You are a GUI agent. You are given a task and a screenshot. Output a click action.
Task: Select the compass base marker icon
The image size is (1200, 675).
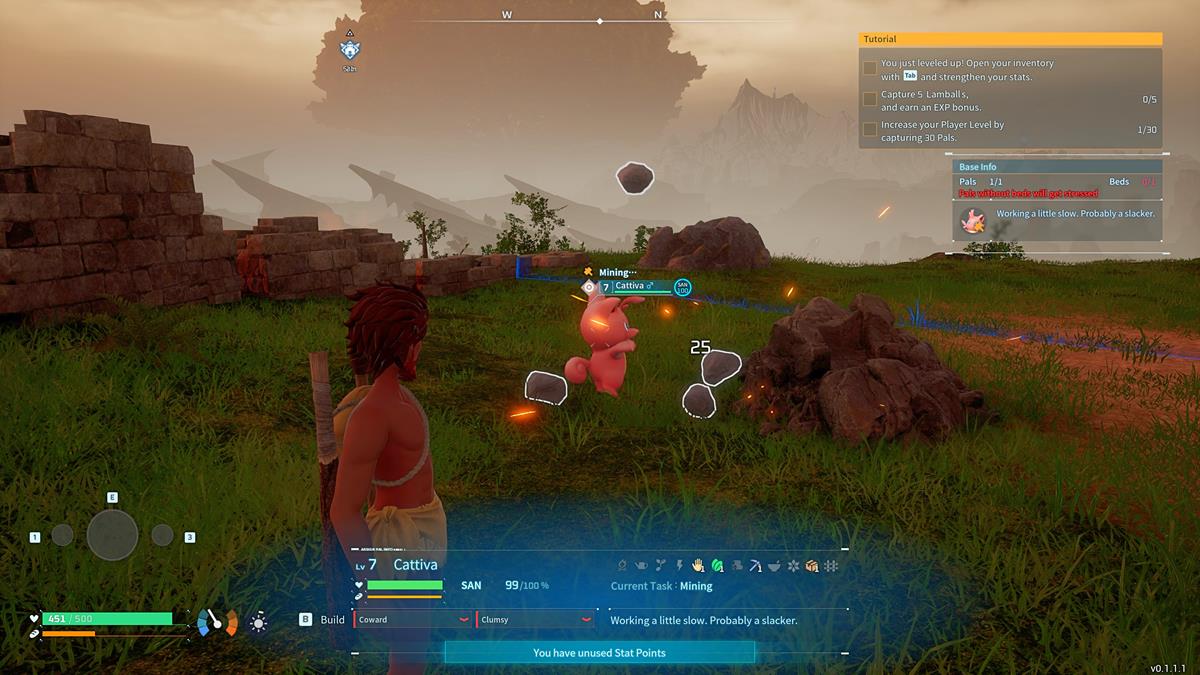coord(349,50)
